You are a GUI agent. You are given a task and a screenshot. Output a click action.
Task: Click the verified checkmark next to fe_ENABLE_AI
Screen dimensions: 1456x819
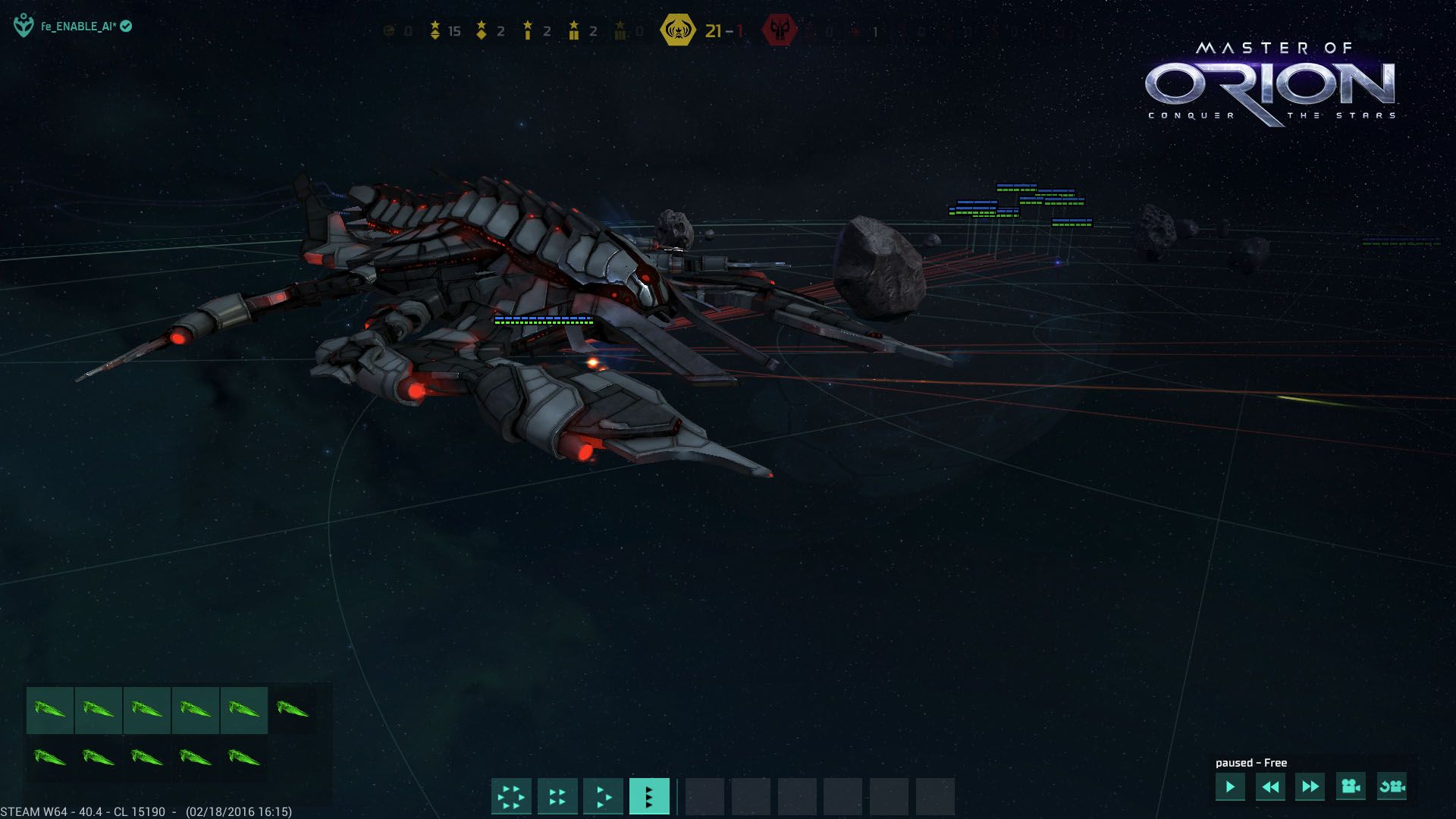point(127,25)
